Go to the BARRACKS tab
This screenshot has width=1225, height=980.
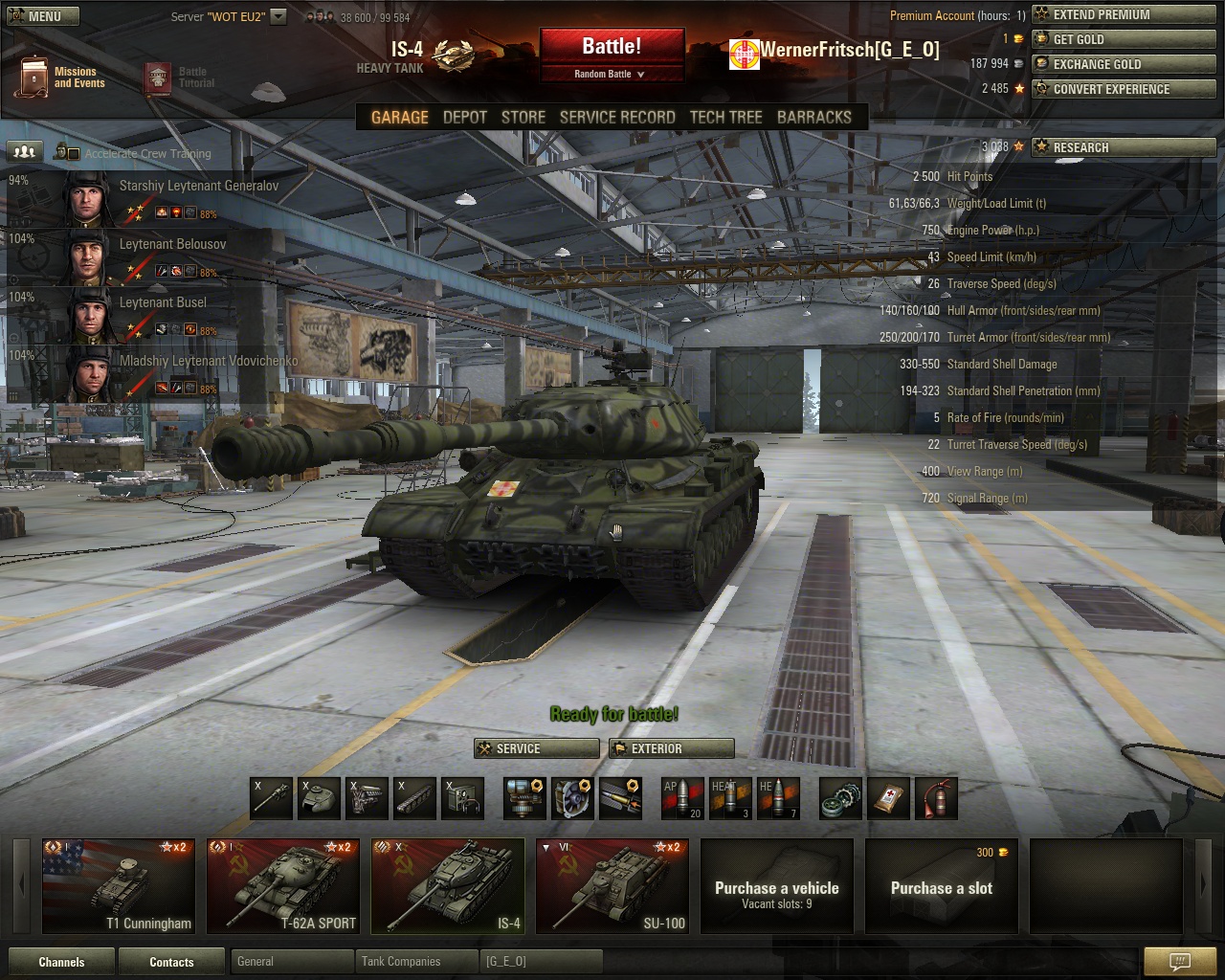(813, 117)
